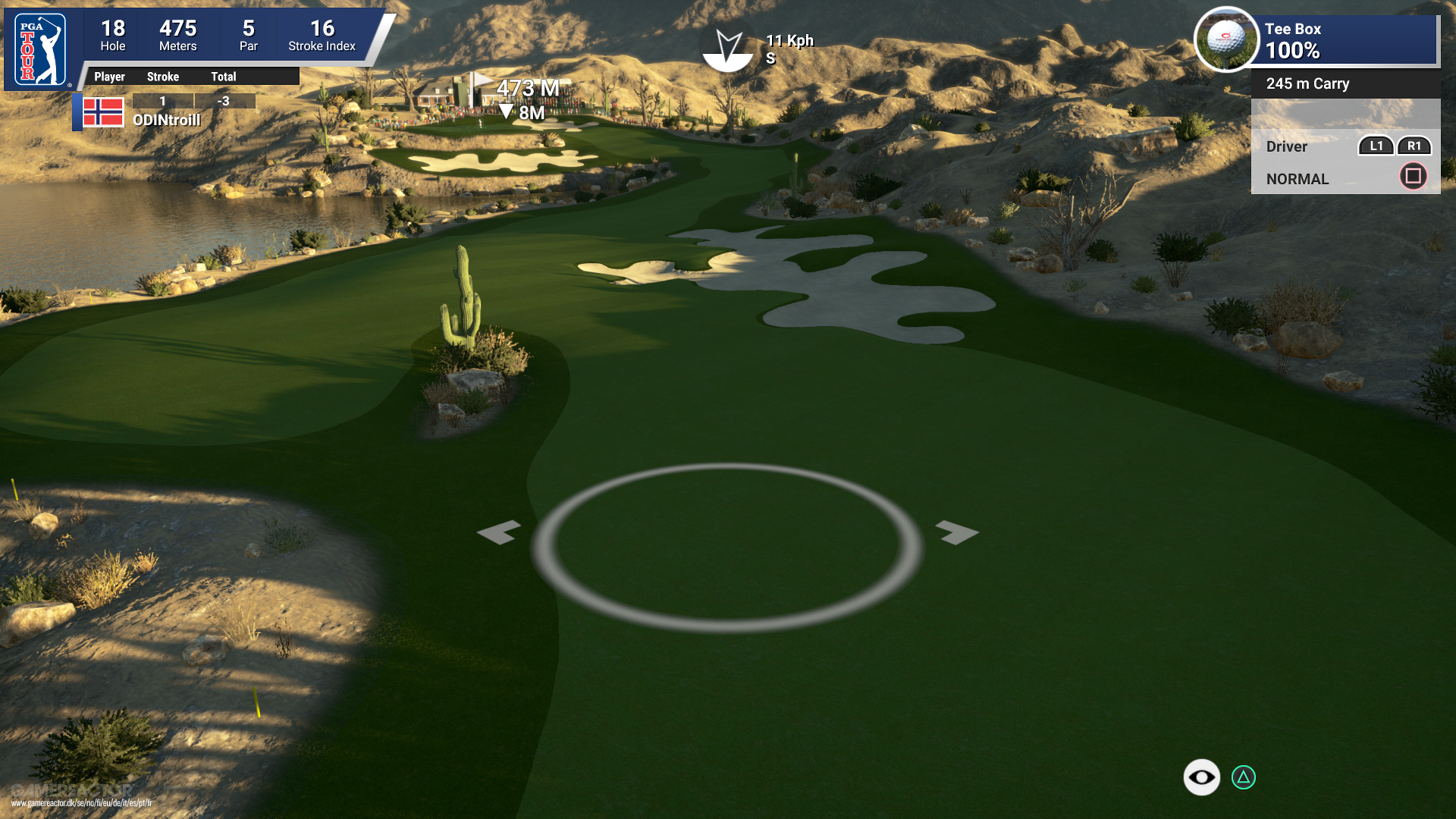Click the PGA Tour logo

pos(41,50)
